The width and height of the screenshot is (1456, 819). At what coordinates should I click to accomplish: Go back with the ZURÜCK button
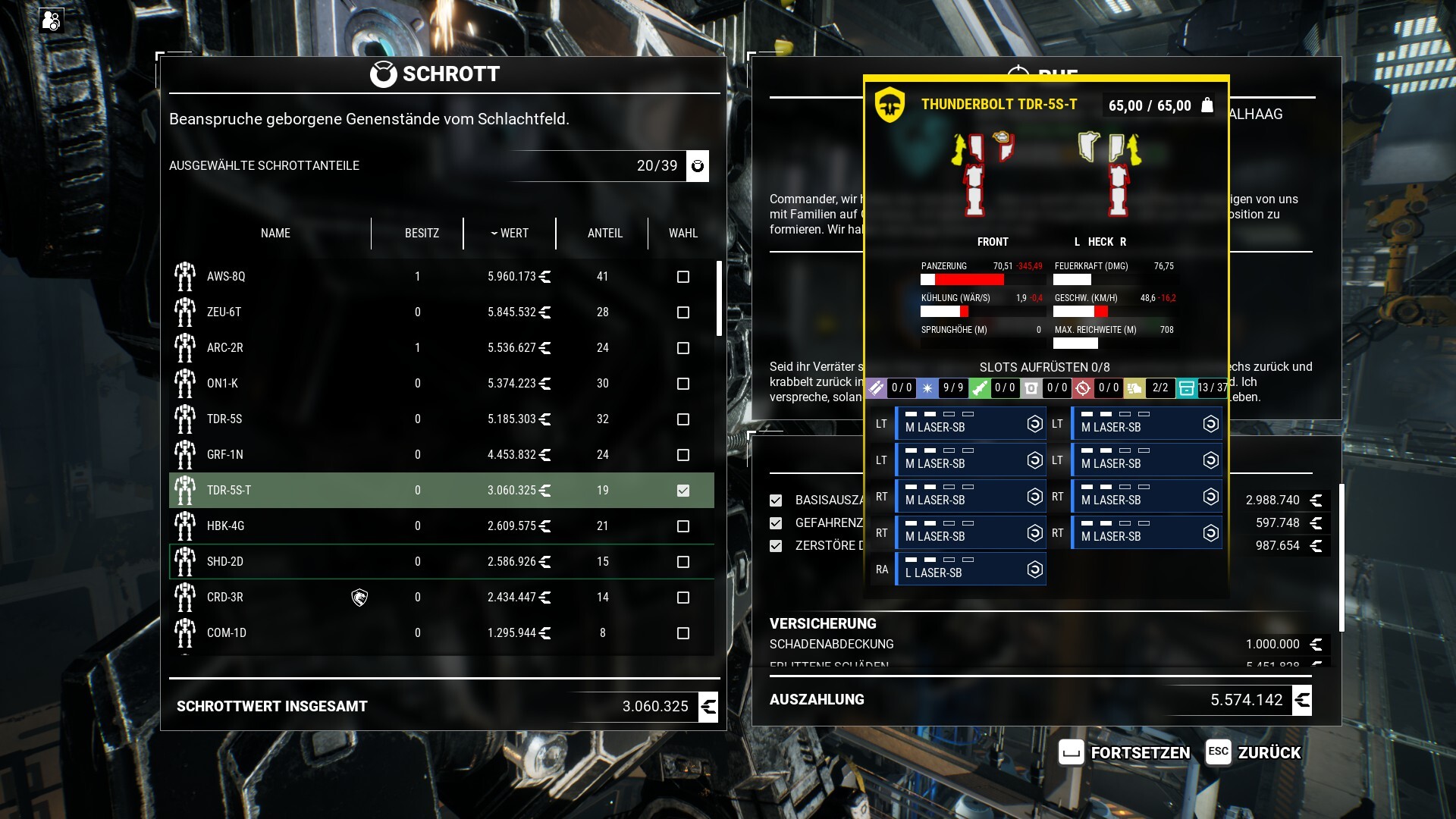pos(1254,752)
